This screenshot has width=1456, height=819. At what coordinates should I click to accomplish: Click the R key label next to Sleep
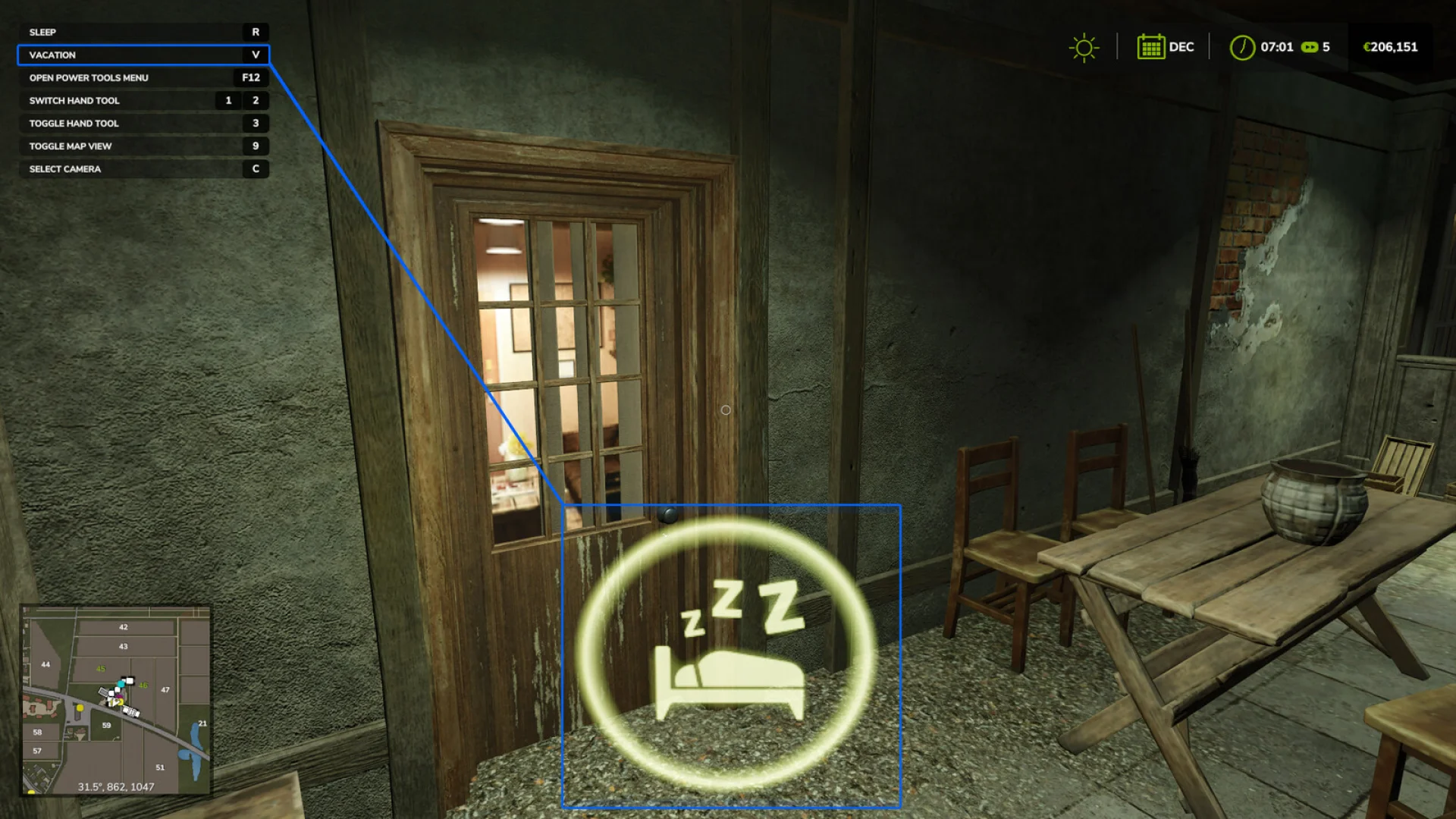pyautogui.click(x=256, y=32)
